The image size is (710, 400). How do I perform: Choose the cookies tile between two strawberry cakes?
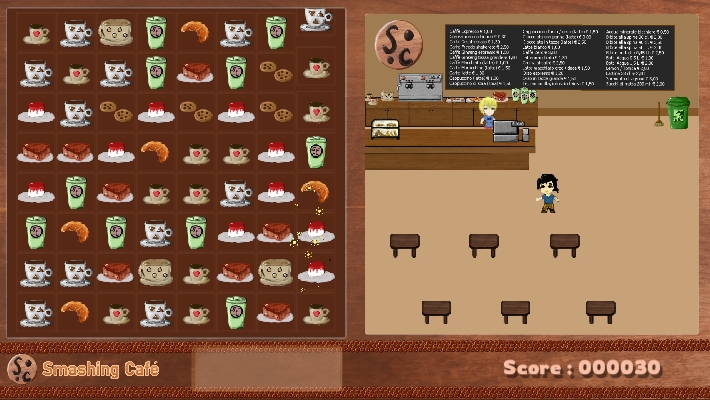point(196,111)
